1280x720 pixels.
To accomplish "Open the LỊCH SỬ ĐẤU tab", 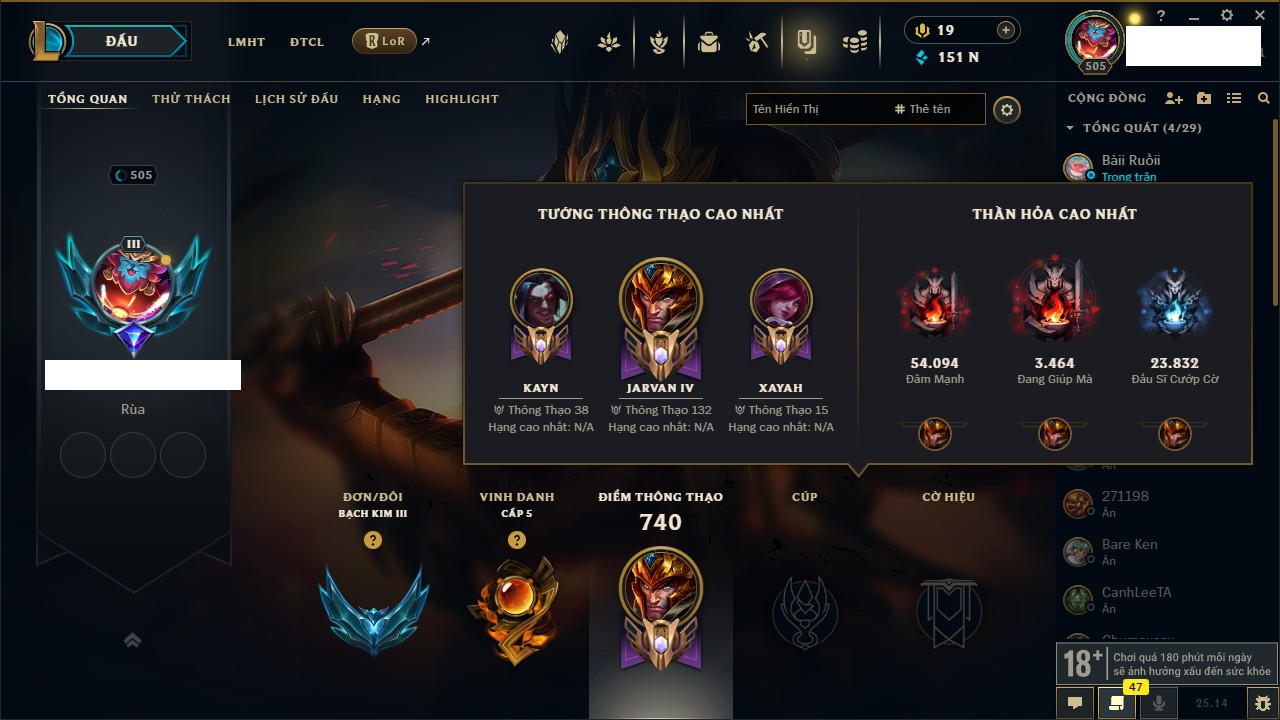I will click(x=296, y=99).
